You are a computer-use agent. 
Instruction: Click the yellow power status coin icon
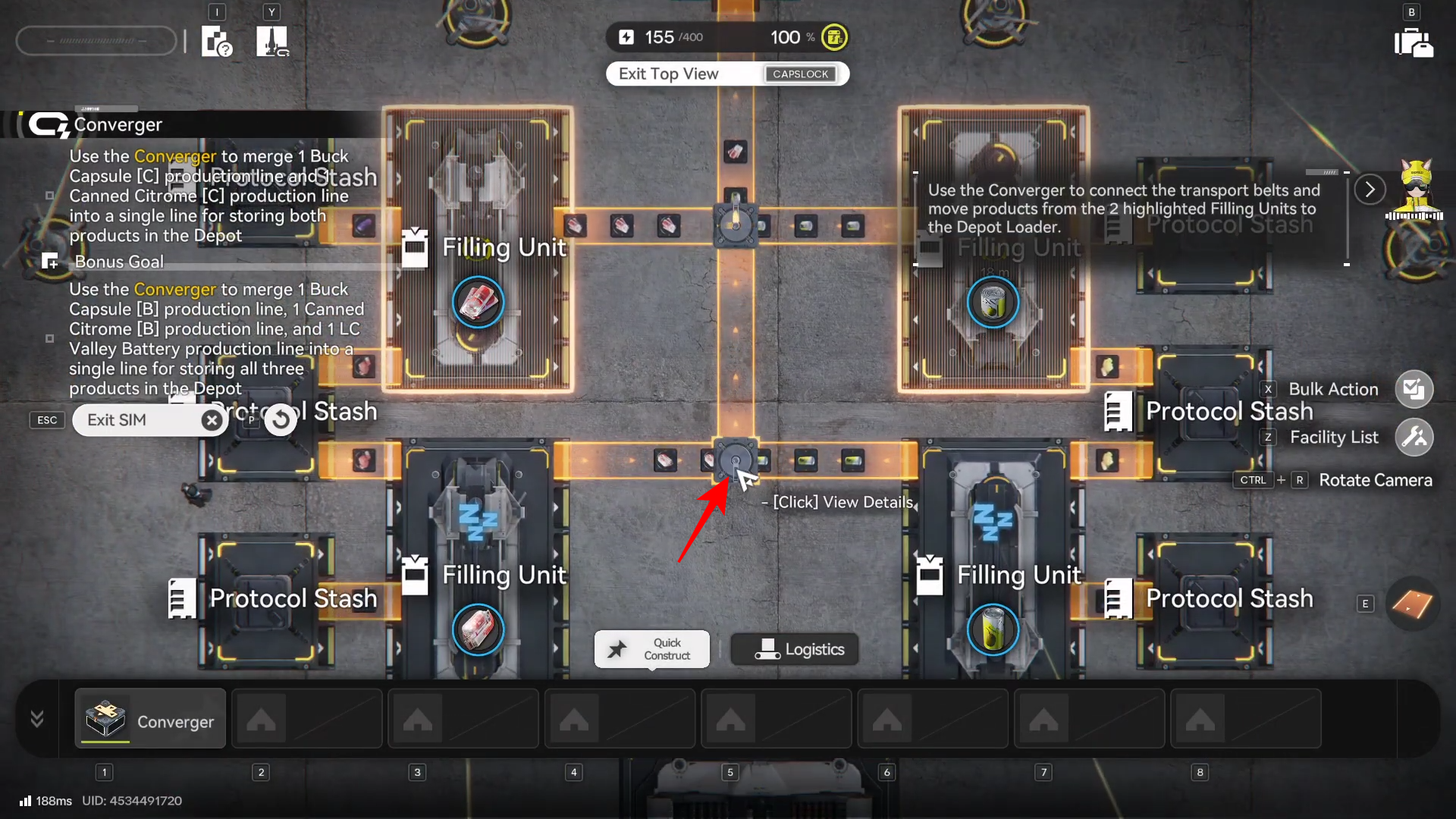(834, 37)
